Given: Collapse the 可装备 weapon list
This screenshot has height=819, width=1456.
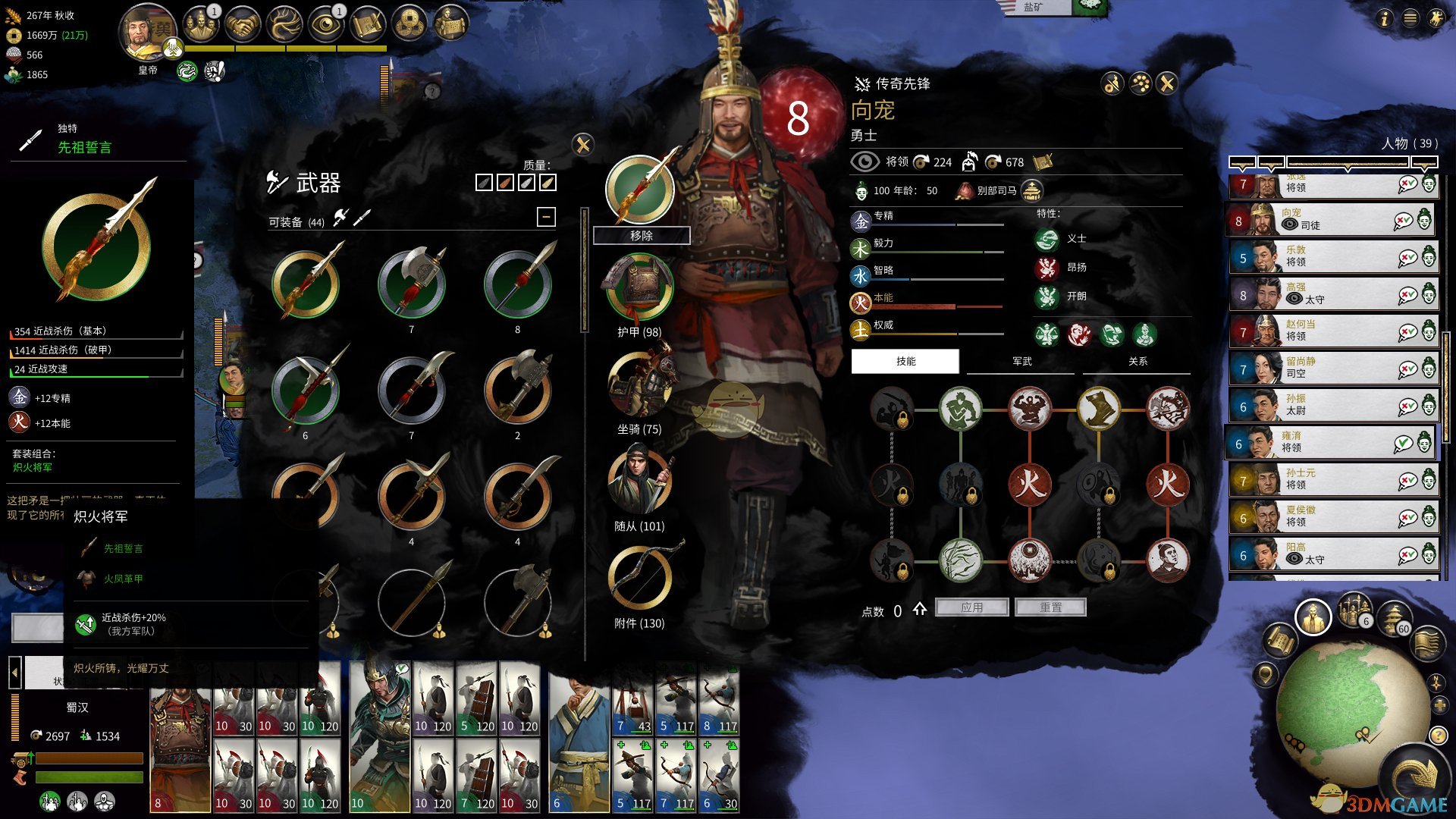Looking at the screenshot, I should click(x=546, y=218).
